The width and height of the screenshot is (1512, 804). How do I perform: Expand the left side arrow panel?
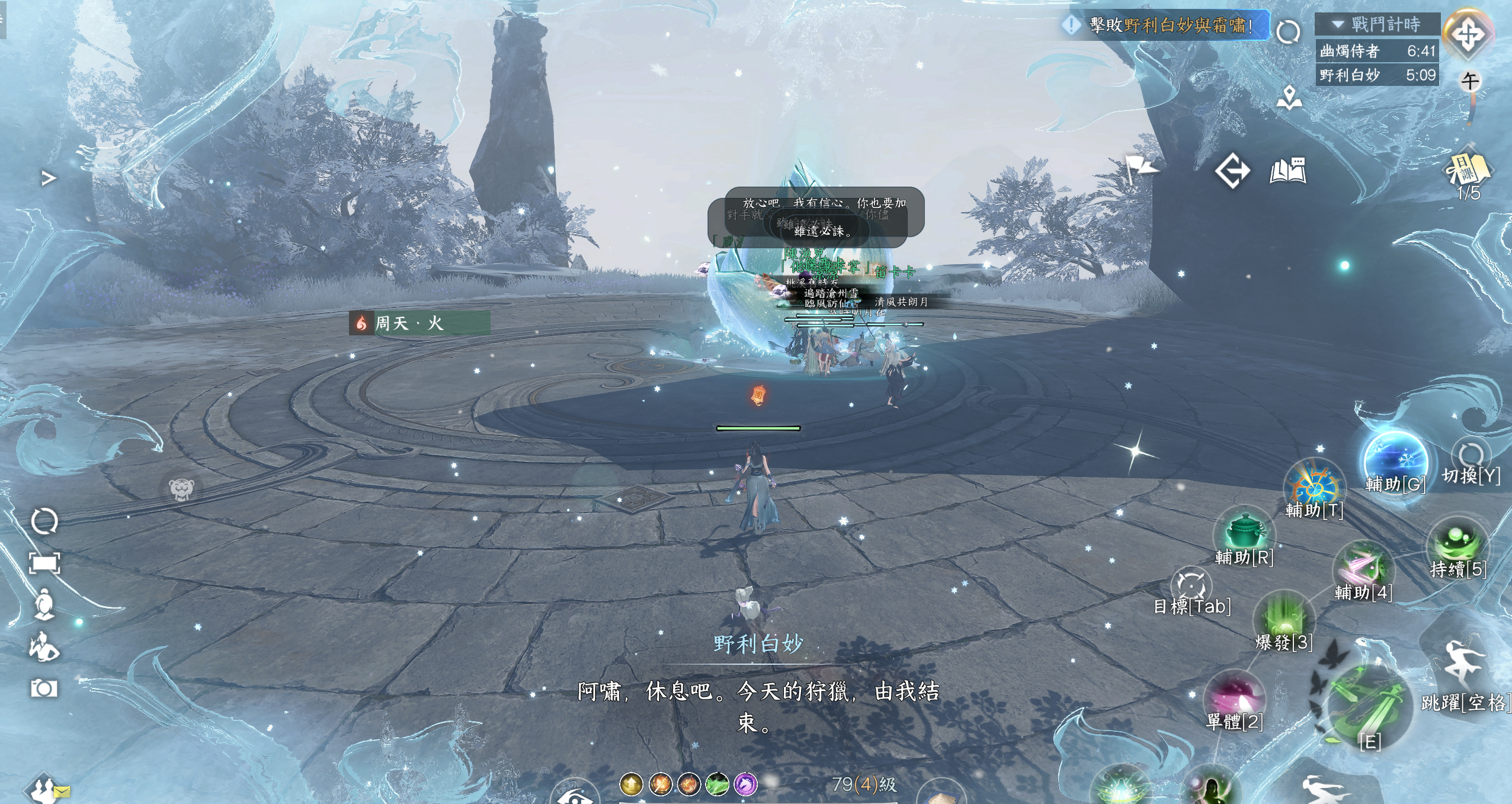pos(49,178)
